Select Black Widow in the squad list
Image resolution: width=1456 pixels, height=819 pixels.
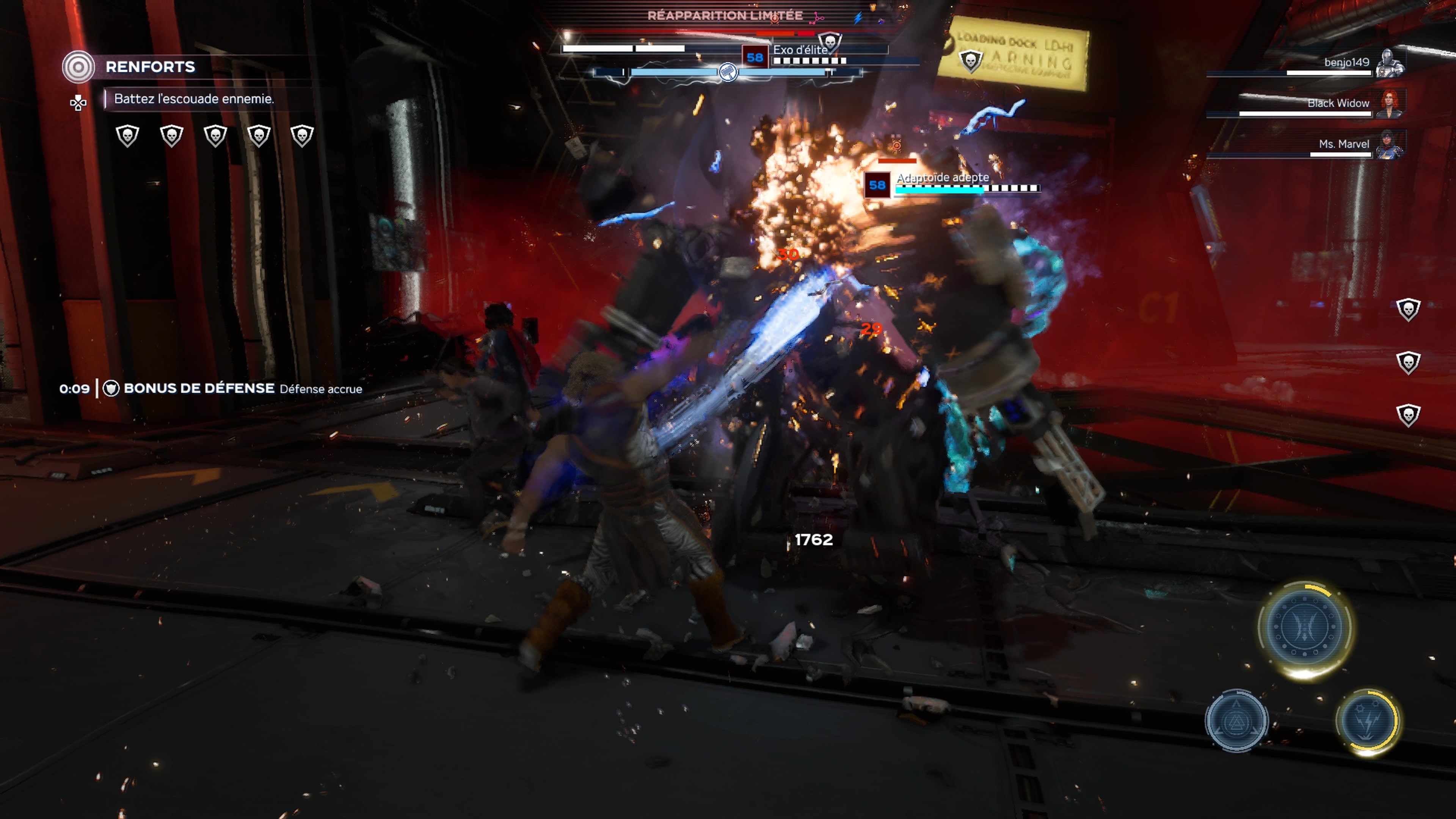coord(1338,103)
